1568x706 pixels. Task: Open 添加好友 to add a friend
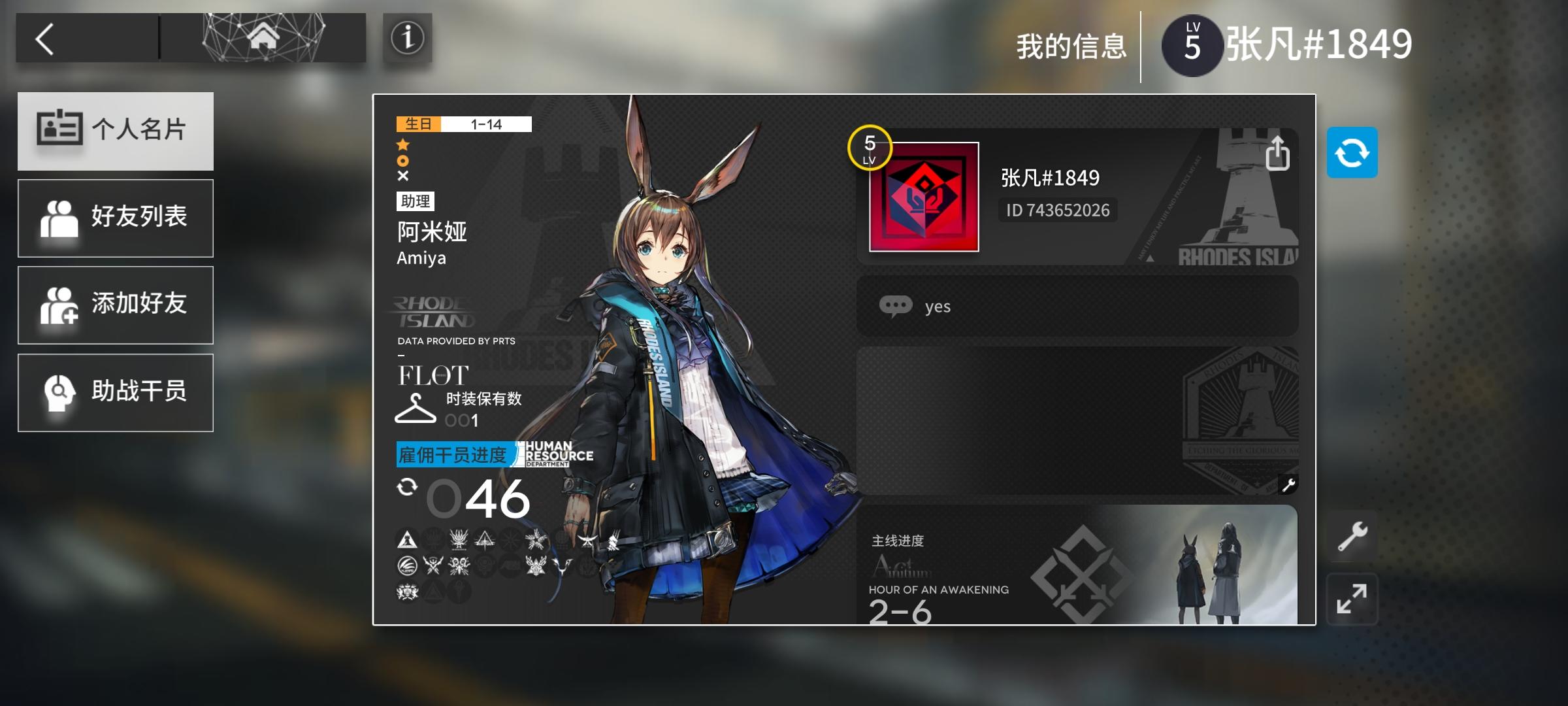click(x=116, y=305)
